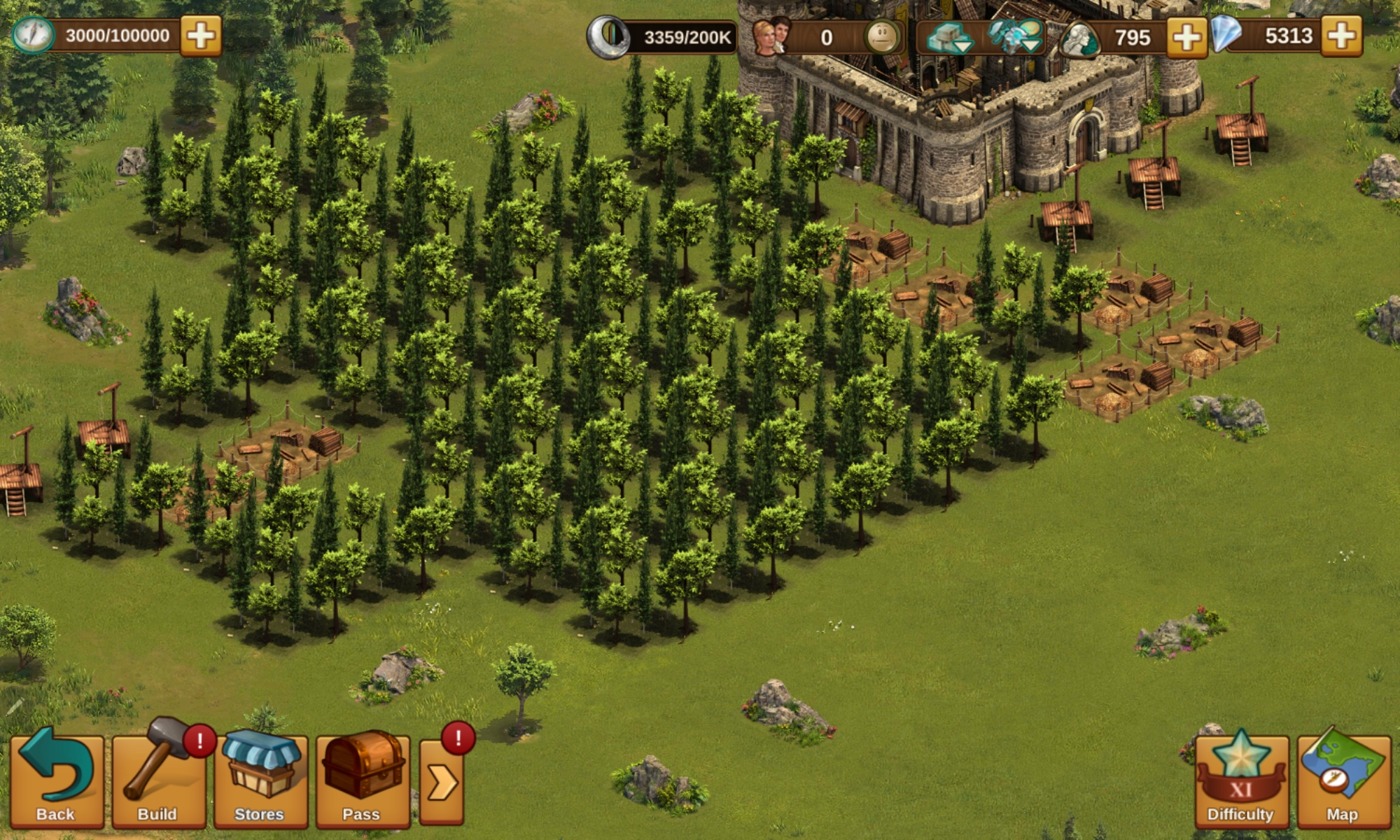Screen dimensions: 1400x840
Task: Click the silver ring resource icon
Action: [608, 37]
